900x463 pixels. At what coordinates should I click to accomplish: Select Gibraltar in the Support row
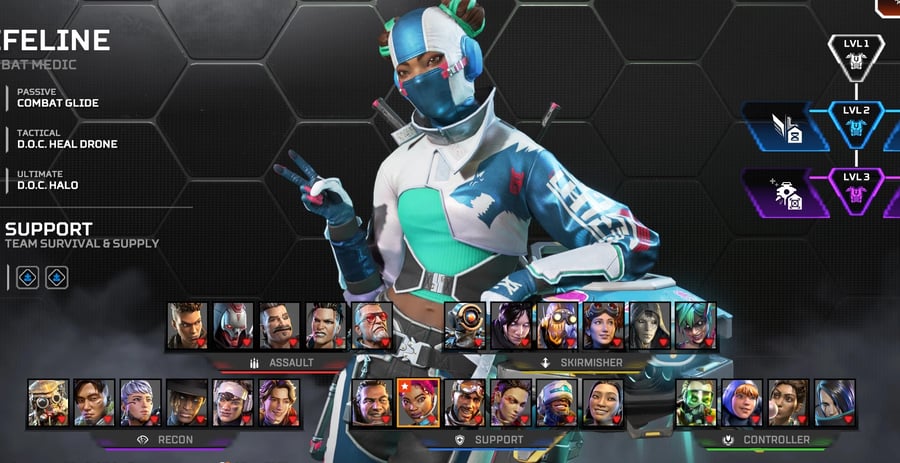point(372,402)
